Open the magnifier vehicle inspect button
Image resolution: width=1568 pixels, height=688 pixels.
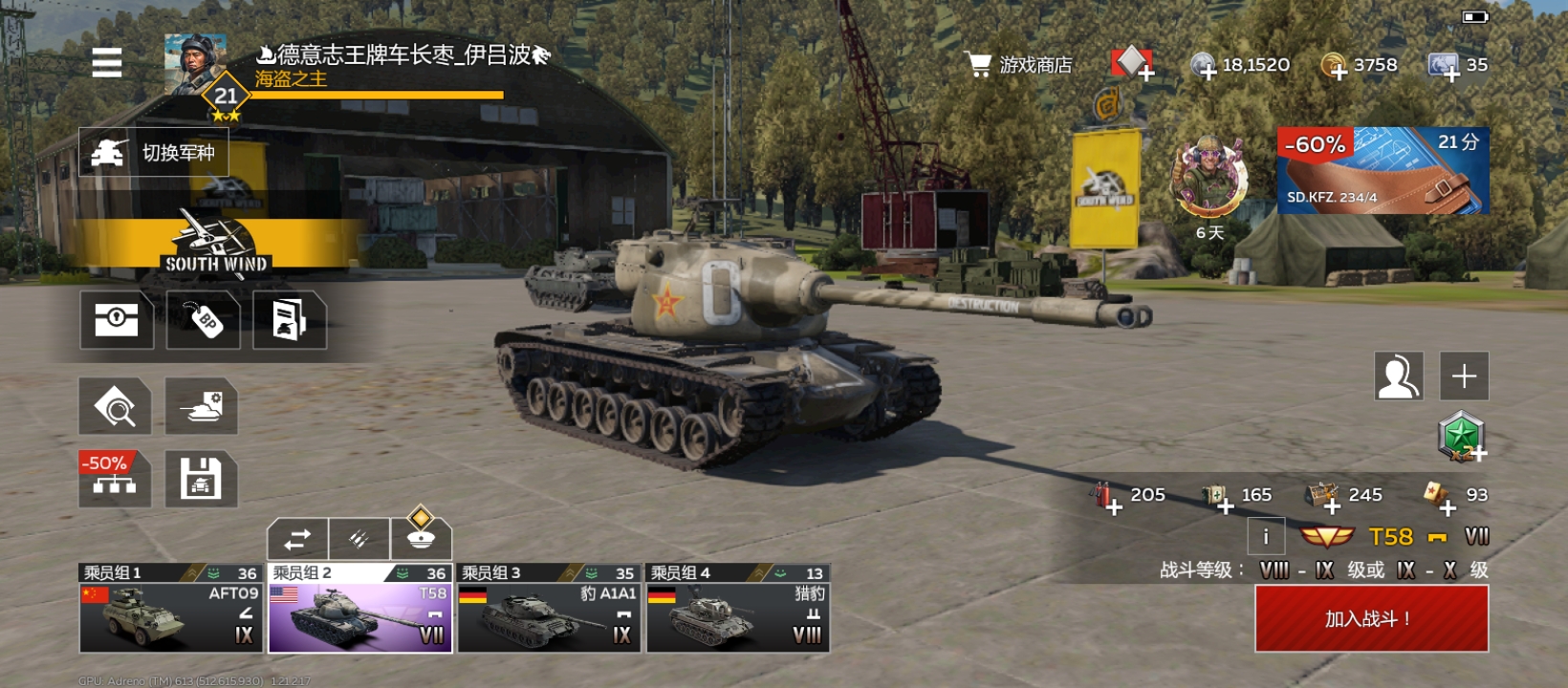point(115,406)
